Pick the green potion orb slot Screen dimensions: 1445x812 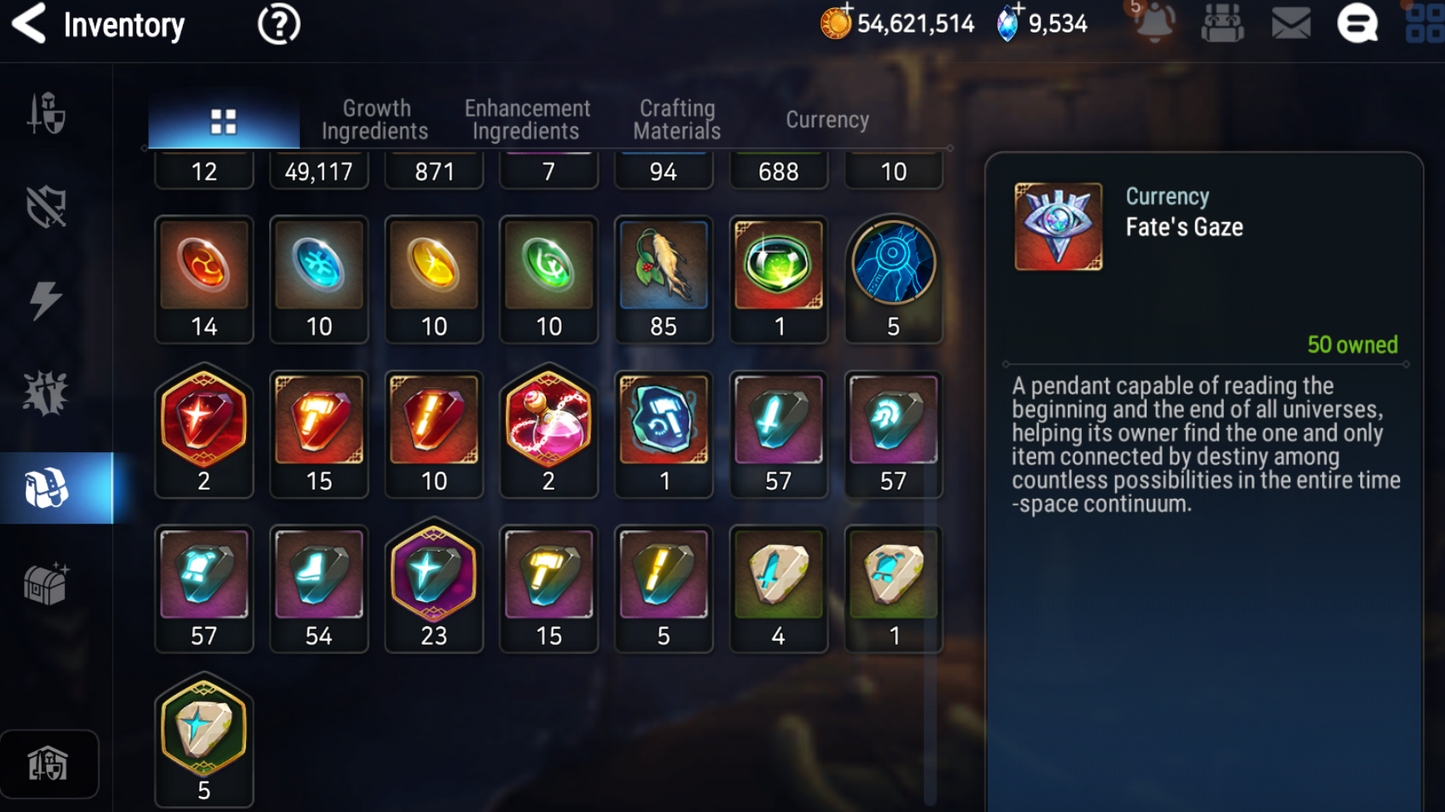click(x=778, y=278)
